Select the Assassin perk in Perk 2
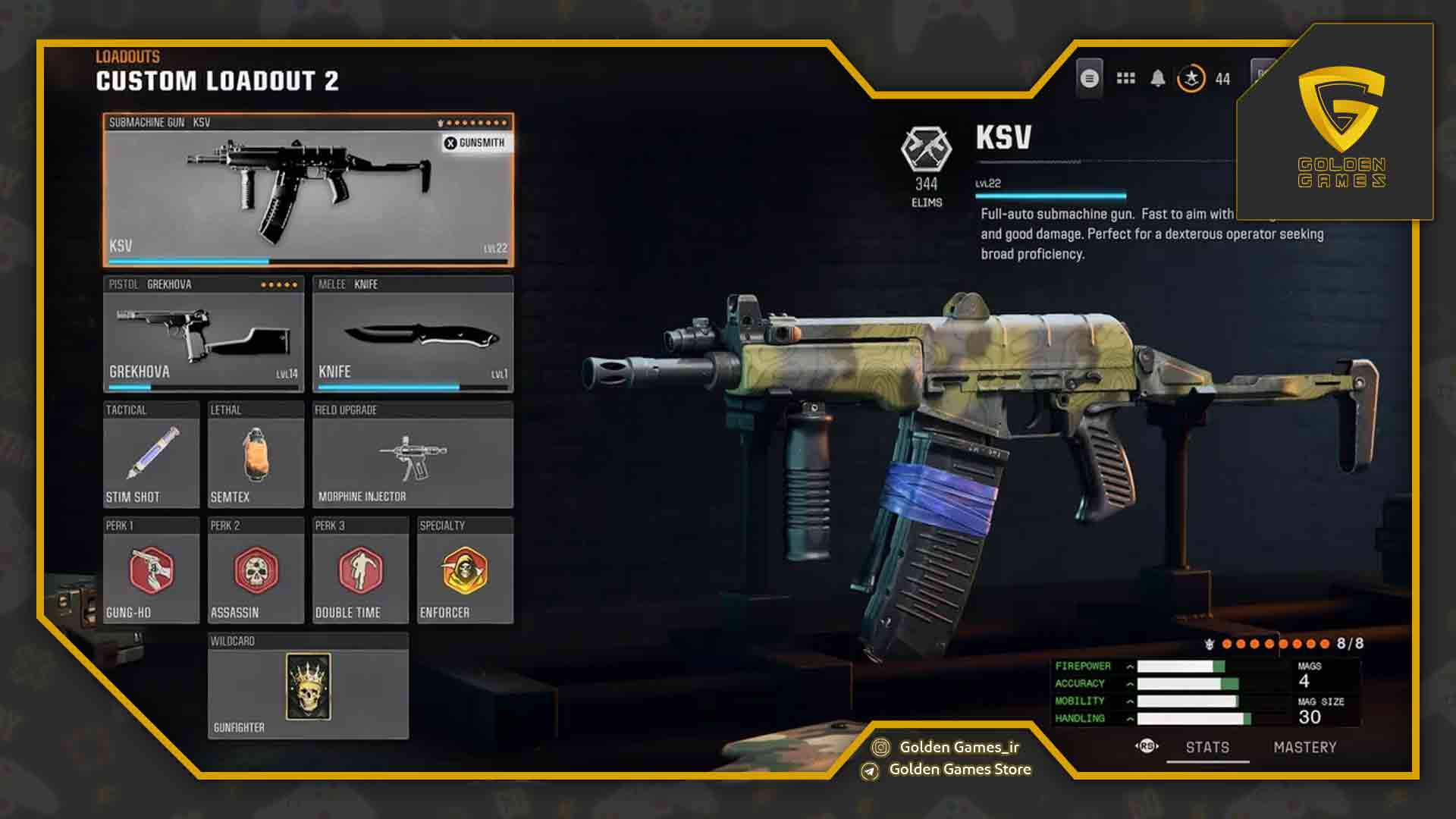 pos(255,573)
